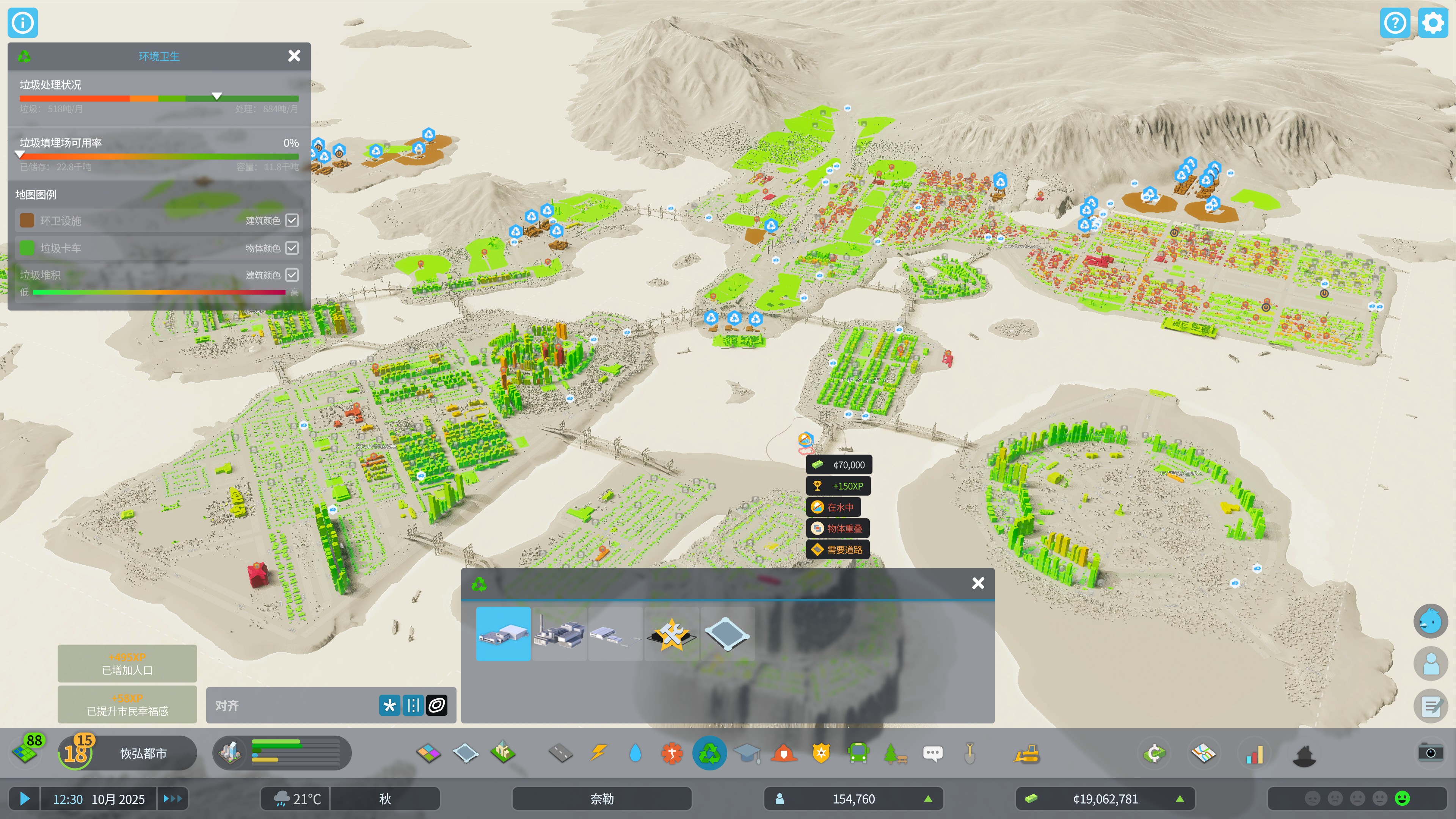Open the healthcare services menu
Screen dimensions: 1456x819
coord(672,753)
